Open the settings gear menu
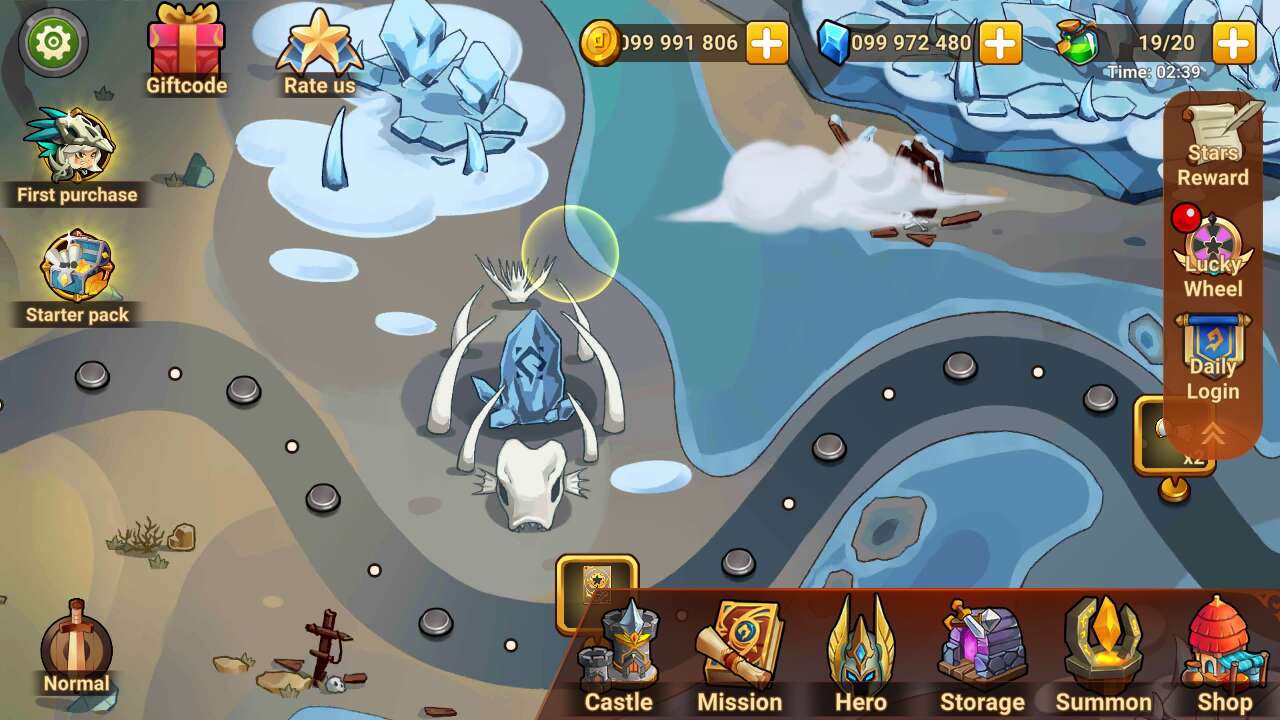This screenshot has height=720, width=1280. pos(52,40)
